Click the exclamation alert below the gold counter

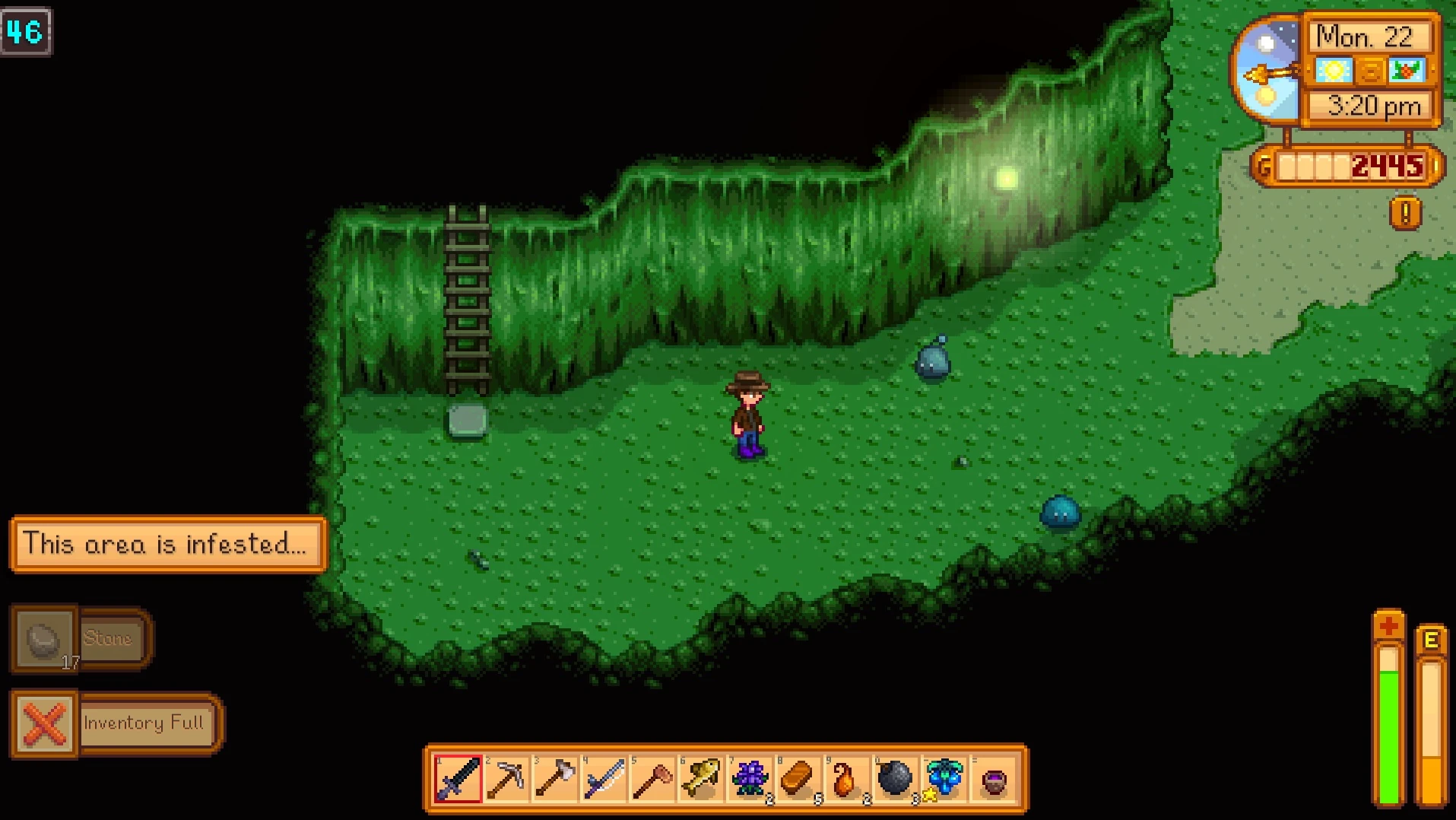tap(1406, 214)
